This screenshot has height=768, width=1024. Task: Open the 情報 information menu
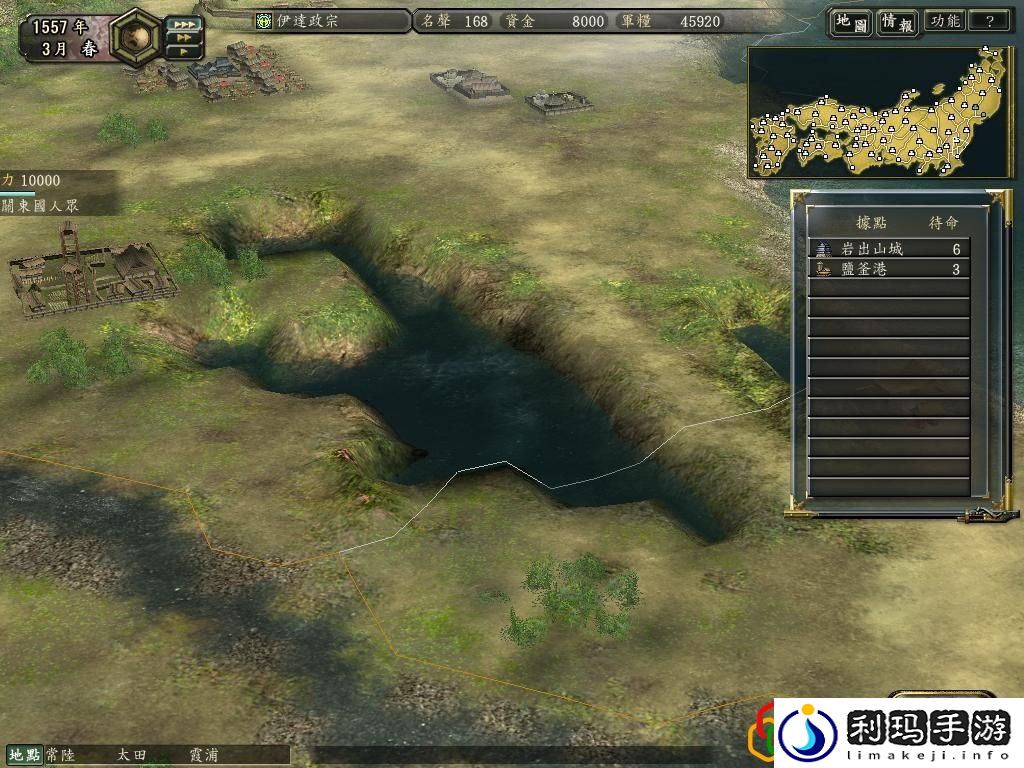[898, 22]
